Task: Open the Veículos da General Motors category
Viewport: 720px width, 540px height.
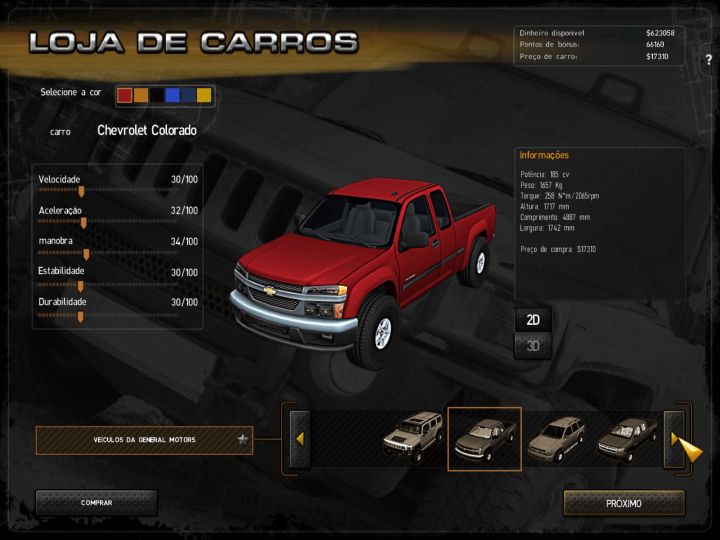Action: coord(144,439)
